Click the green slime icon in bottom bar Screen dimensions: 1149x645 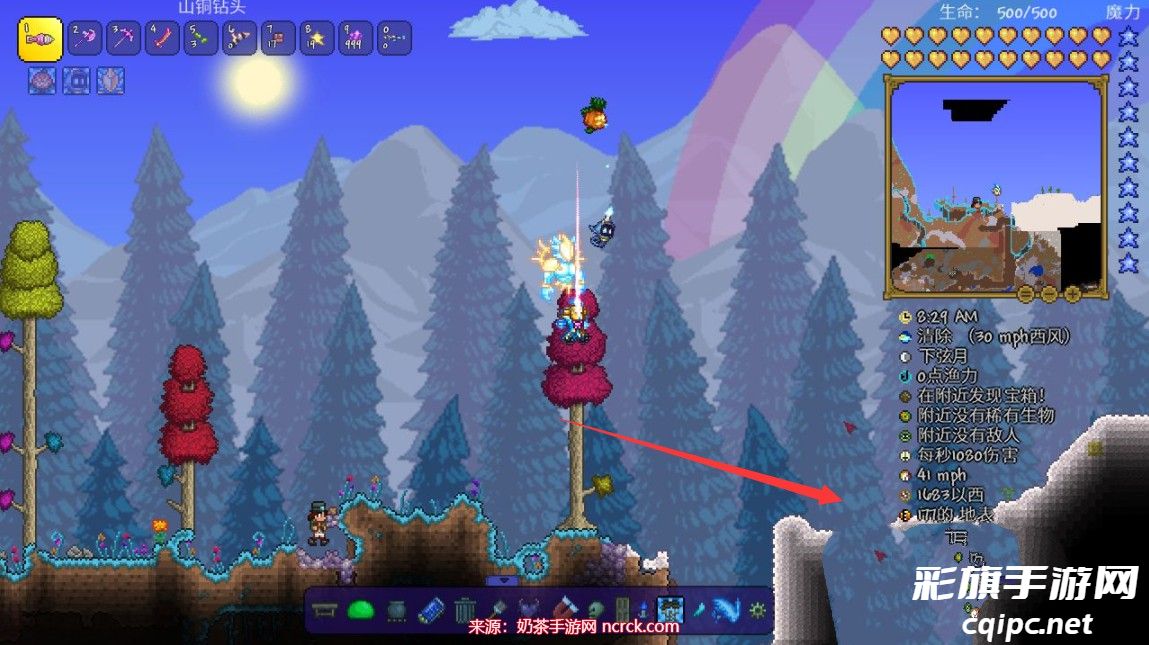360,608
